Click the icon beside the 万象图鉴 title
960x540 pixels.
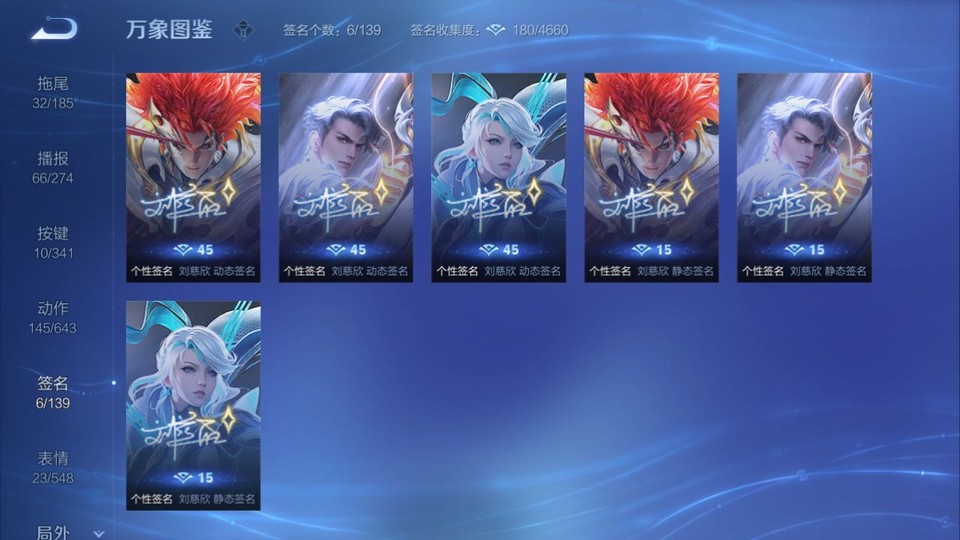pos(243,30)
